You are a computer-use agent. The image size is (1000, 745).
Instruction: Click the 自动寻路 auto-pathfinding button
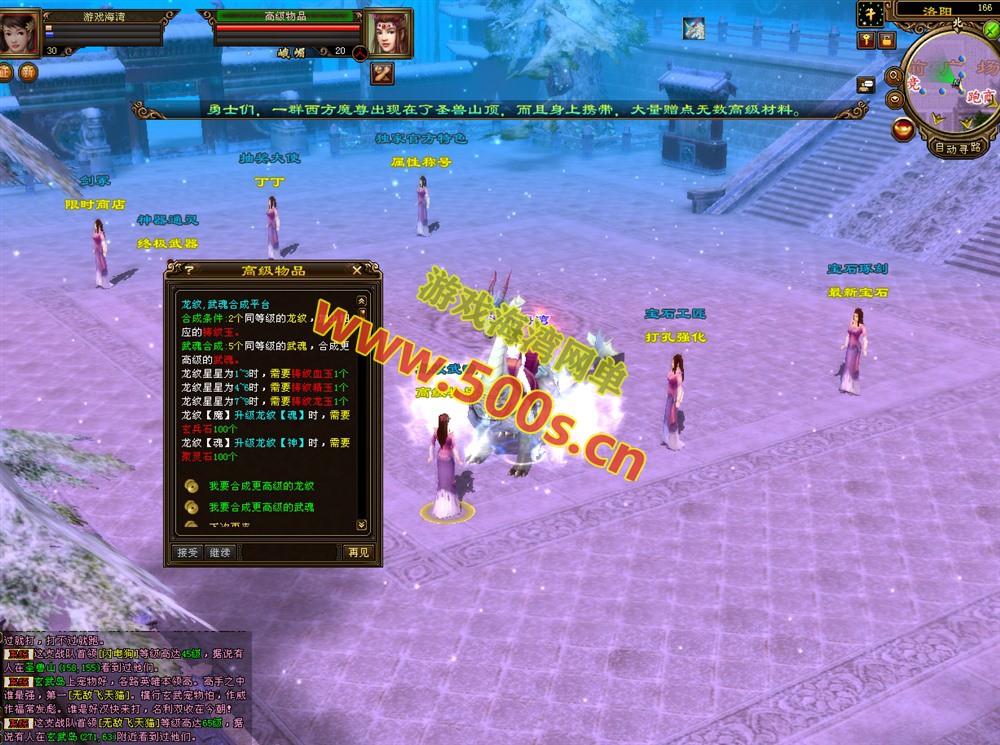[957, 147]
